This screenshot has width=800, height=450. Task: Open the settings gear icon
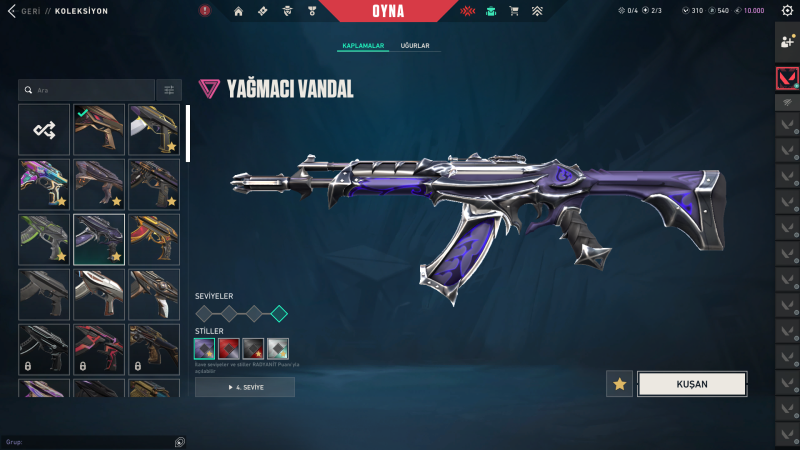click(787, 11)
